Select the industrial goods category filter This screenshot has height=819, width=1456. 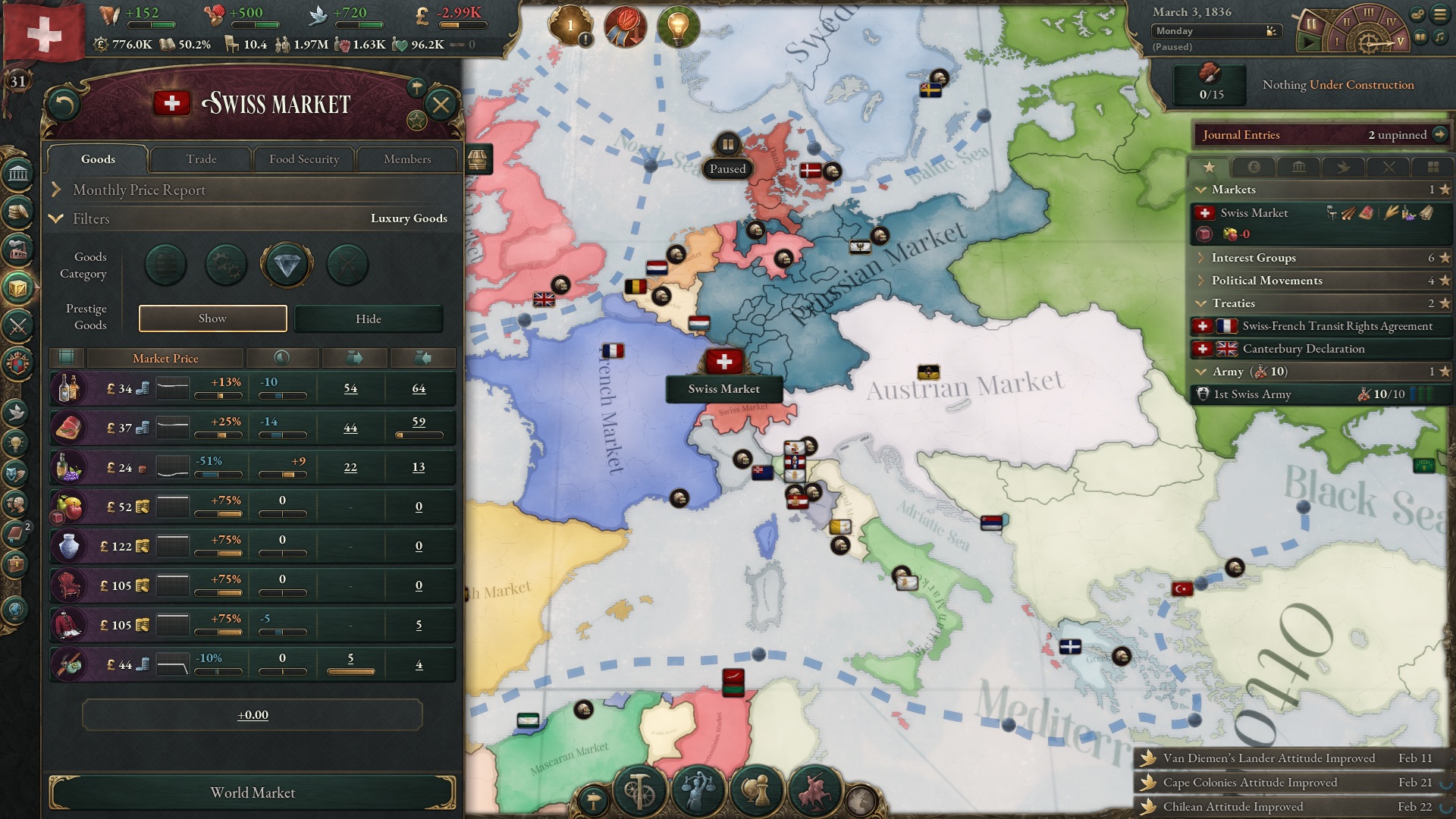tap(224, 264)
